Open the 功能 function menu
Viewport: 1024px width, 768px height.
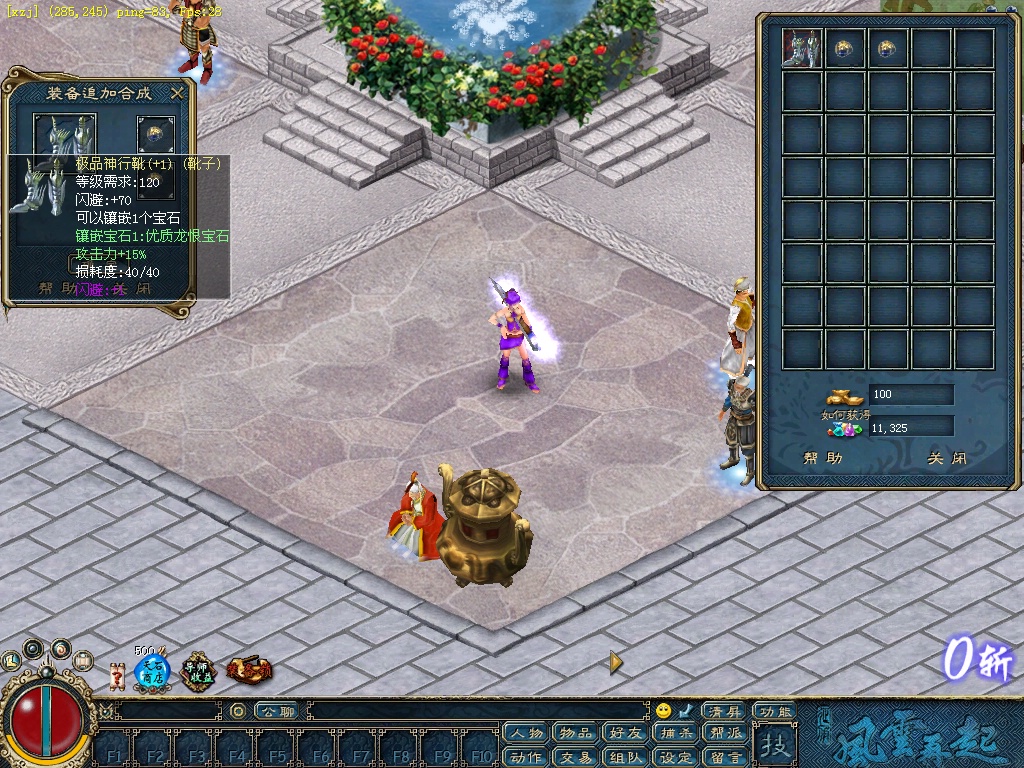tap(775, 711)
